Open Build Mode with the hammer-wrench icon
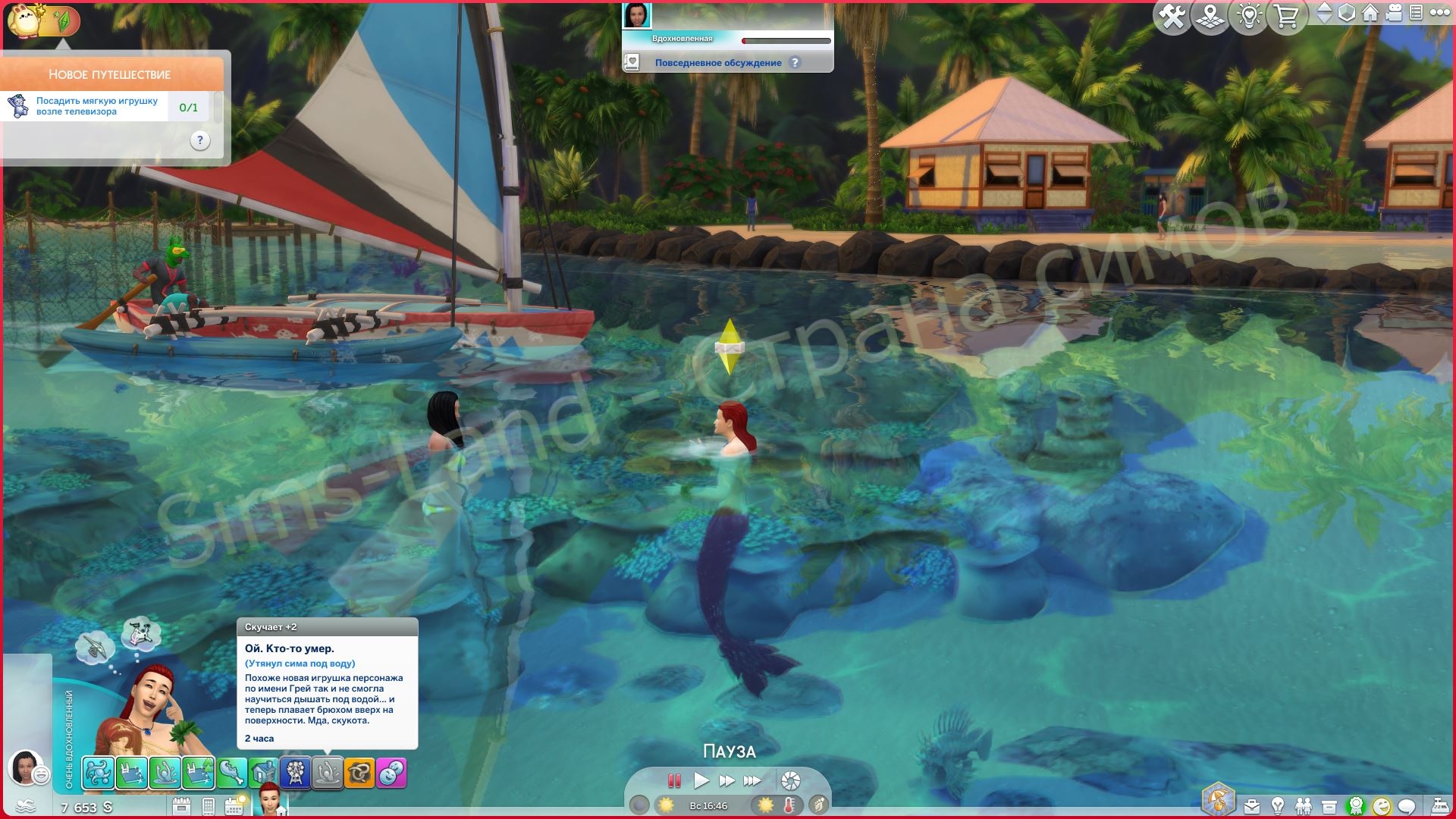Image resolution: width=1456 pixels, height=819 pixels. tap(1172, 17)
